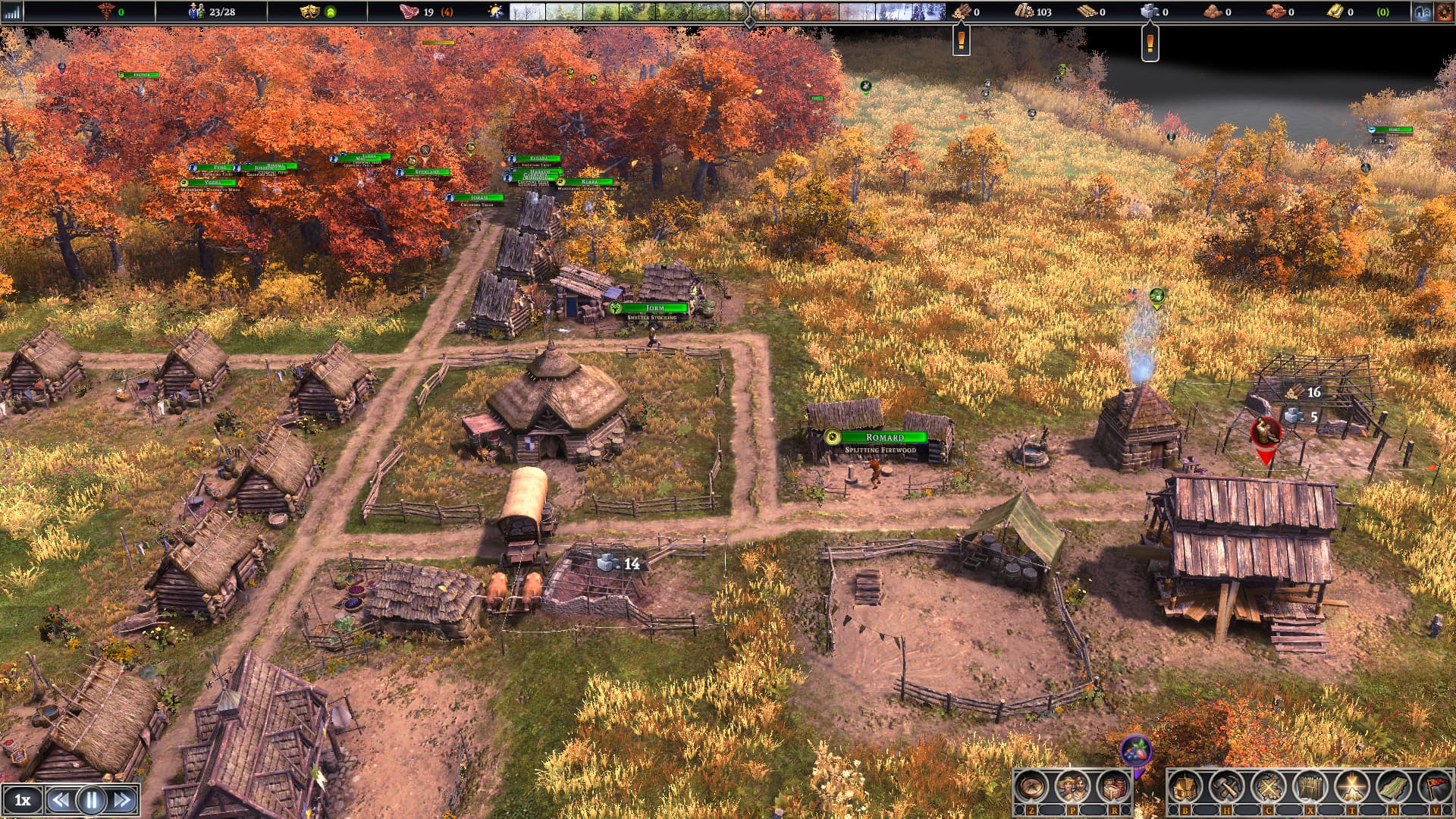Pause the game with the pause button
This screenshot has width=1456, height=819.
point(92,800)
